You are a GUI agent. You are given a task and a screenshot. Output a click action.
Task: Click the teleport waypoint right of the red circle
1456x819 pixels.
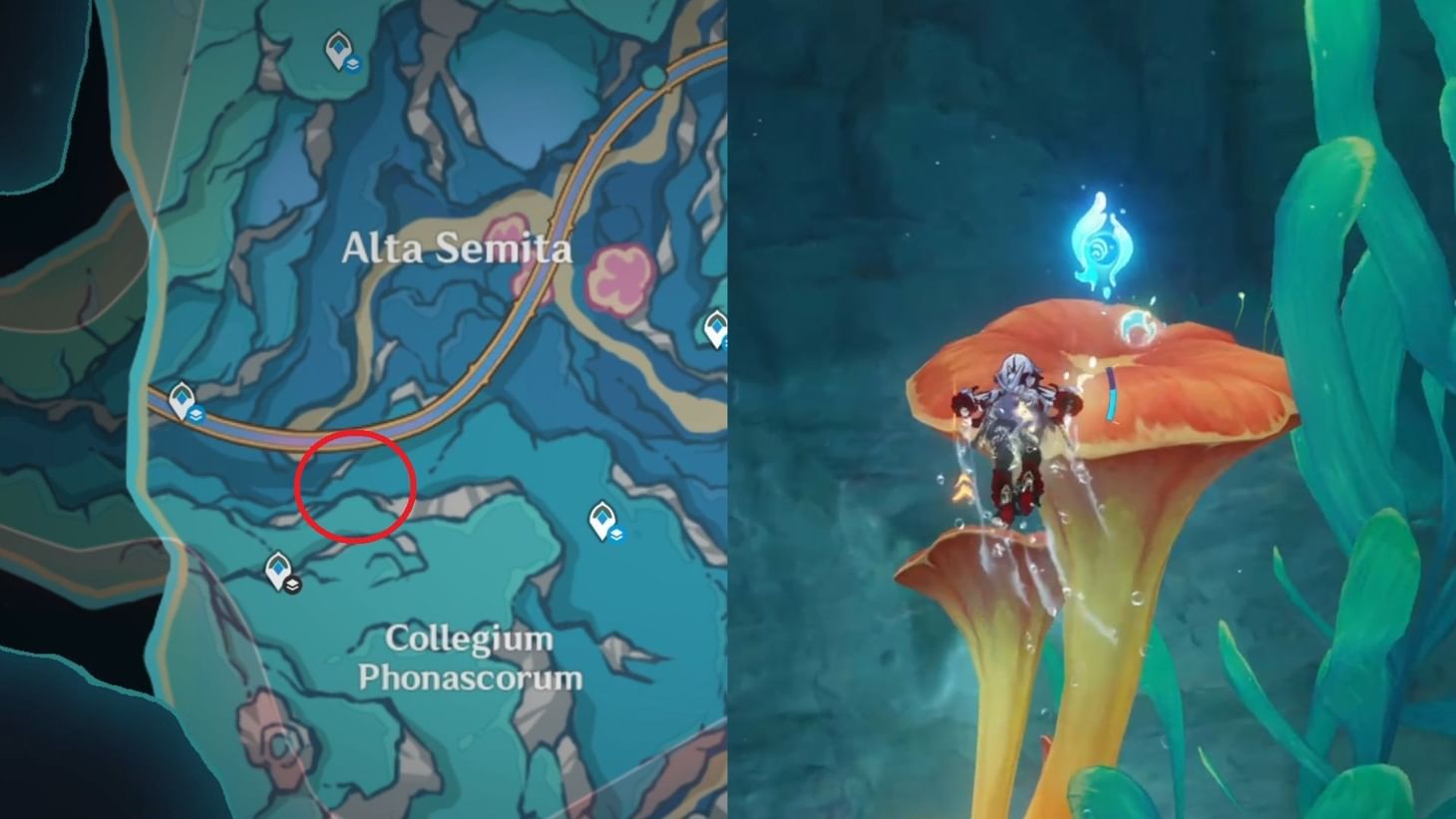(602, 517)
